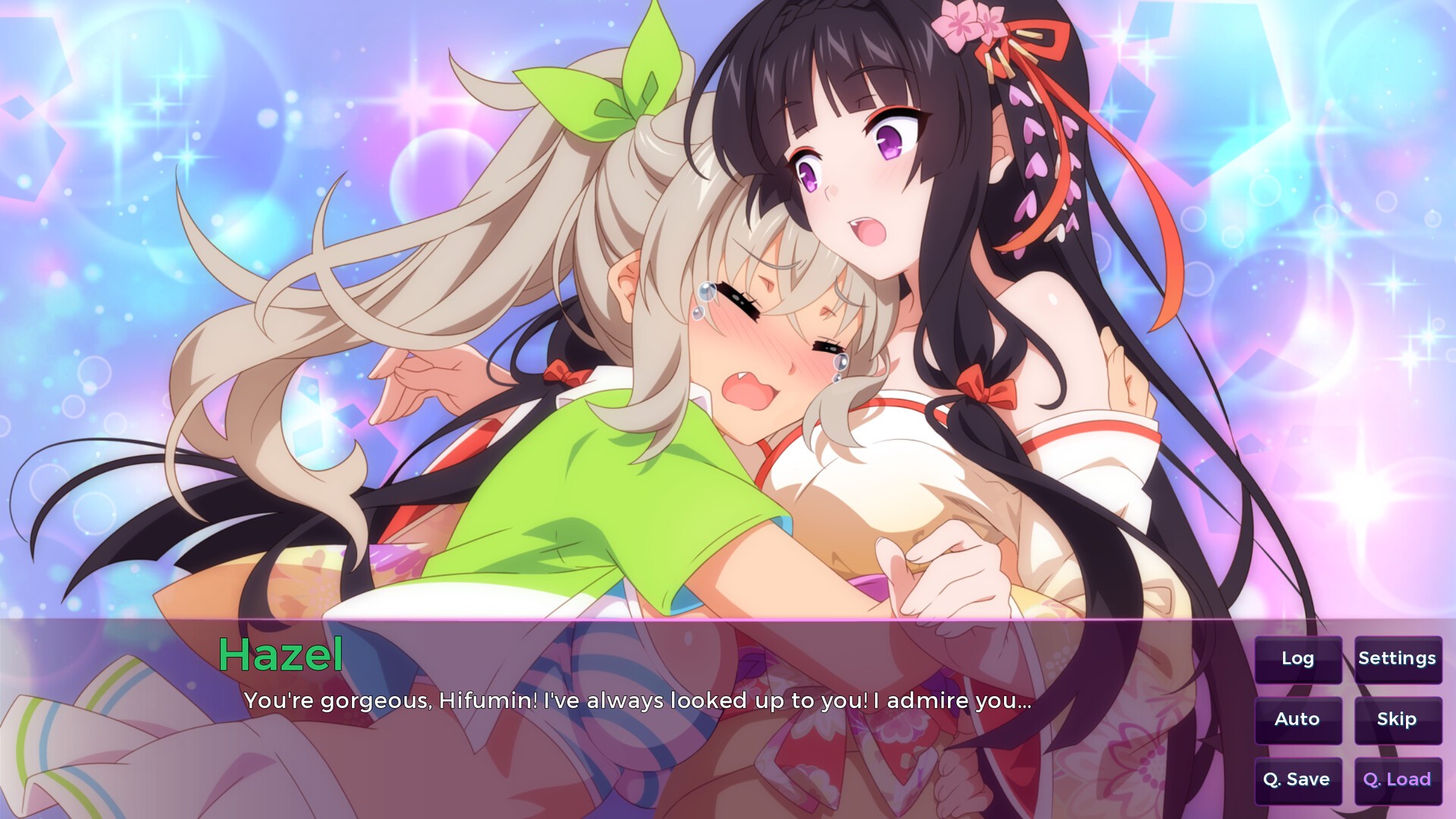Open the Settings menu
The height and width of the screenshot is (819, 1456).
pos(1397,659)
